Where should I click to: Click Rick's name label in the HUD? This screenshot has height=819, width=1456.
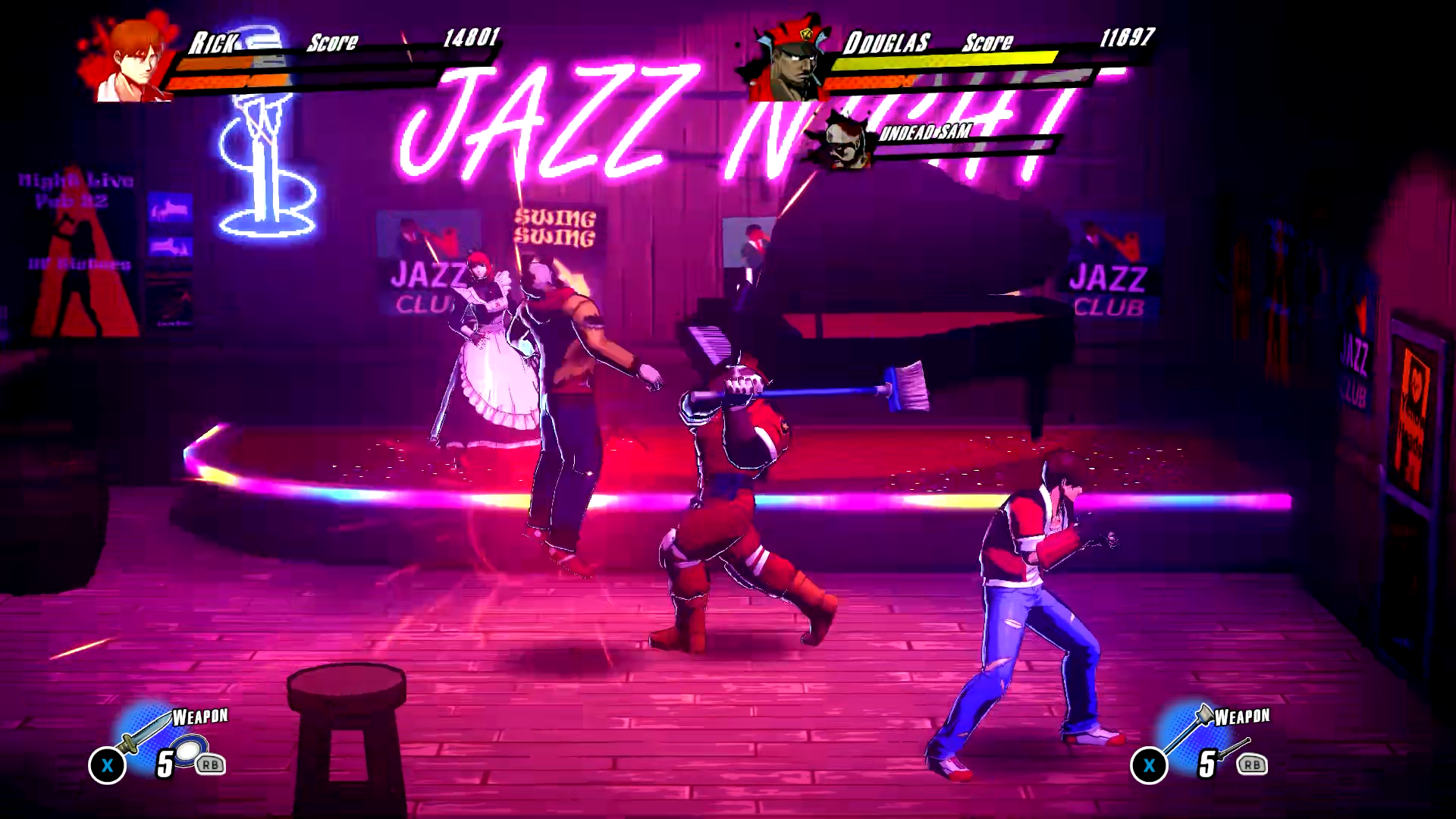click(x=212, y=44)
